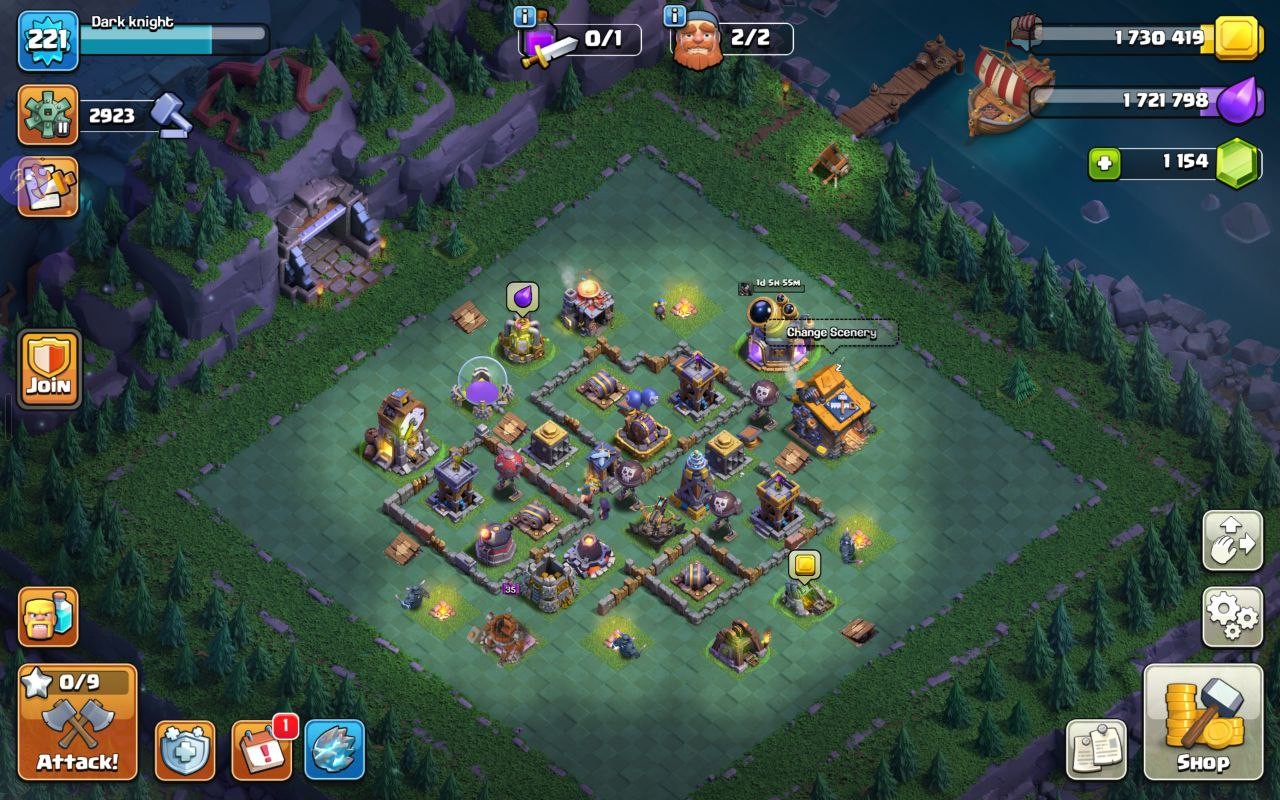The image size is (1280, 800).
Task: Open the settings gears button
Action: coord(1231,616)
